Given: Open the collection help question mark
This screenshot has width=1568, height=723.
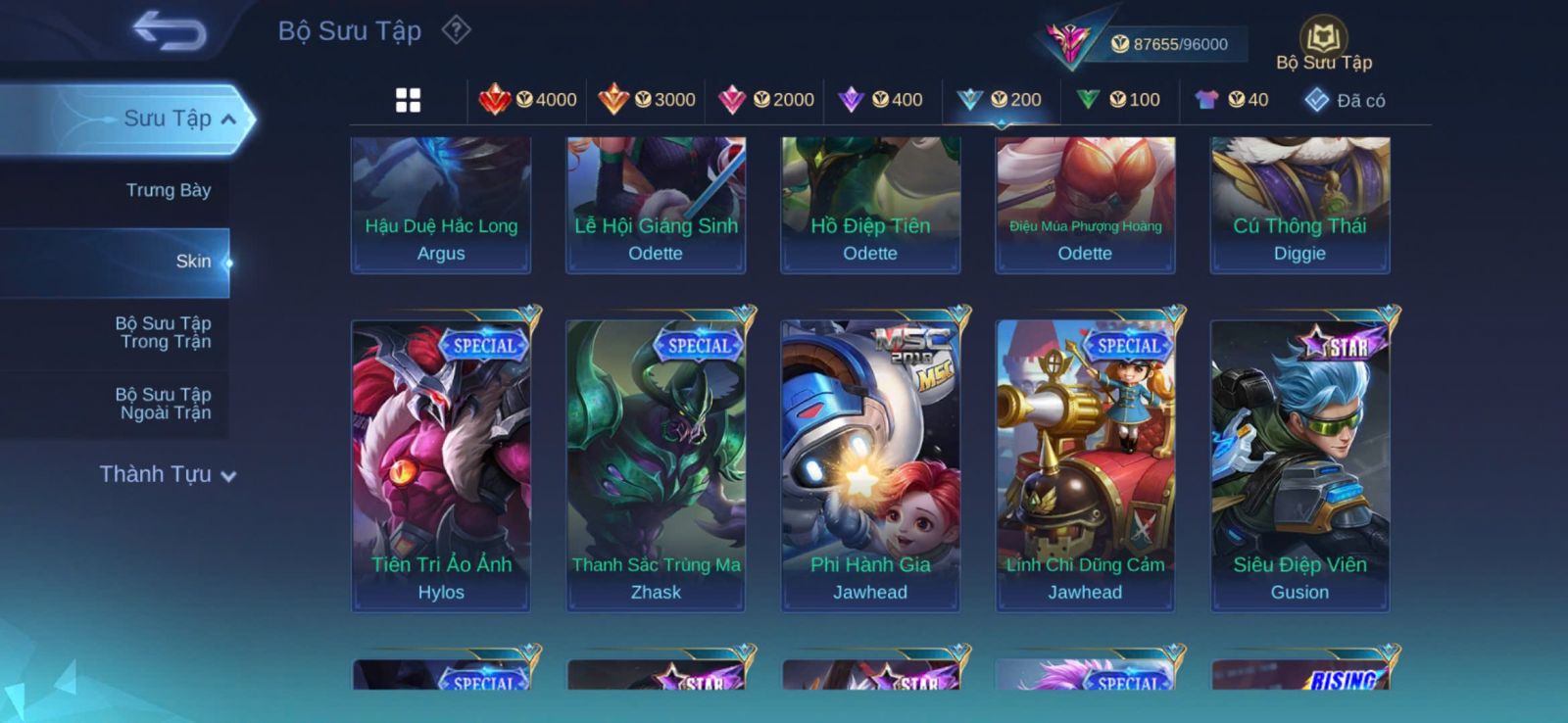Looking at the screenshot, I should [456, 30].
